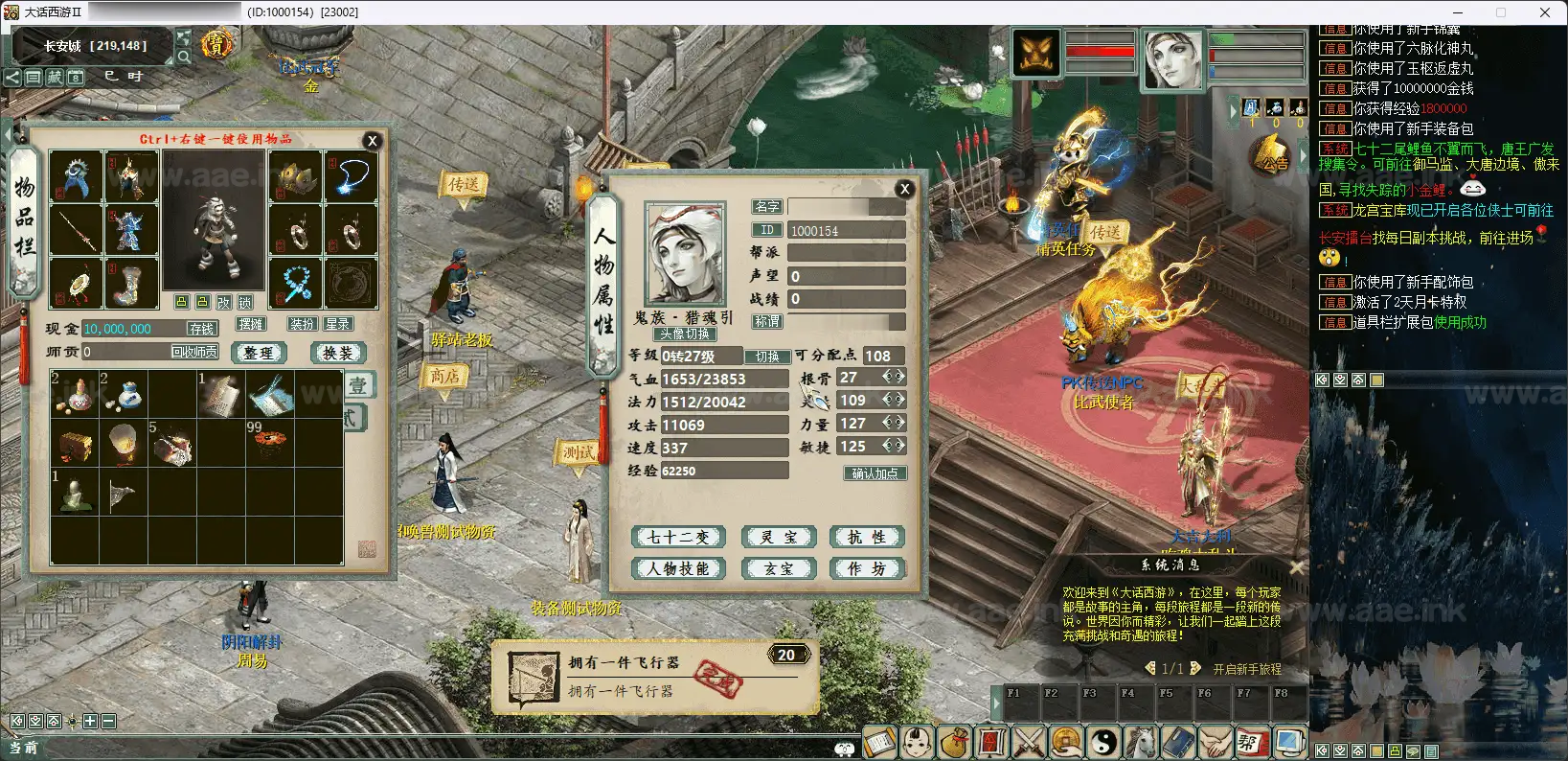Select the equipped blue necklace slot
The width and height of the screenshot is (1568, 761).
tap(352, 175)
